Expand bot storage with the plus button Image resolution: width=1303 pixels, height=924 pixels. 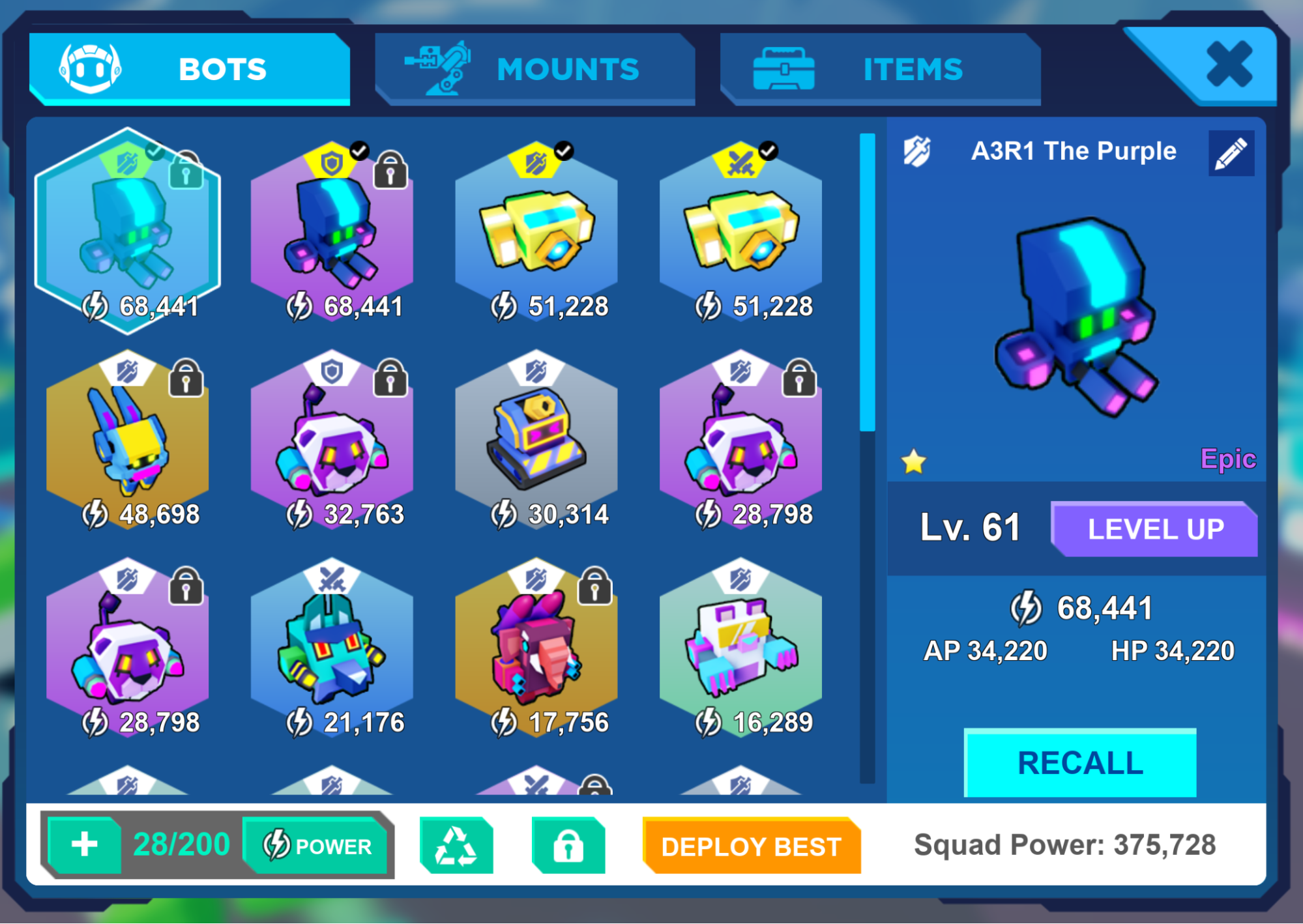pyautogui.click(x=85, y=845)
